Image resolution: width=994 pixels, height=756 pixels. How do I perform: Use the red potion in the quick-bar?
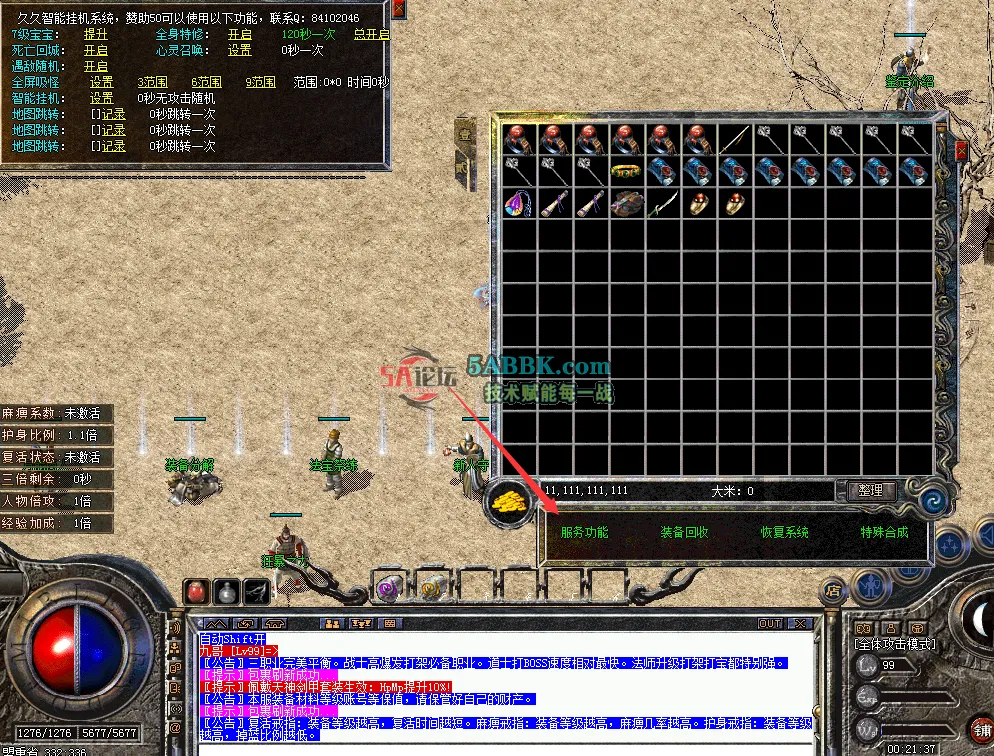pos(198,591)
